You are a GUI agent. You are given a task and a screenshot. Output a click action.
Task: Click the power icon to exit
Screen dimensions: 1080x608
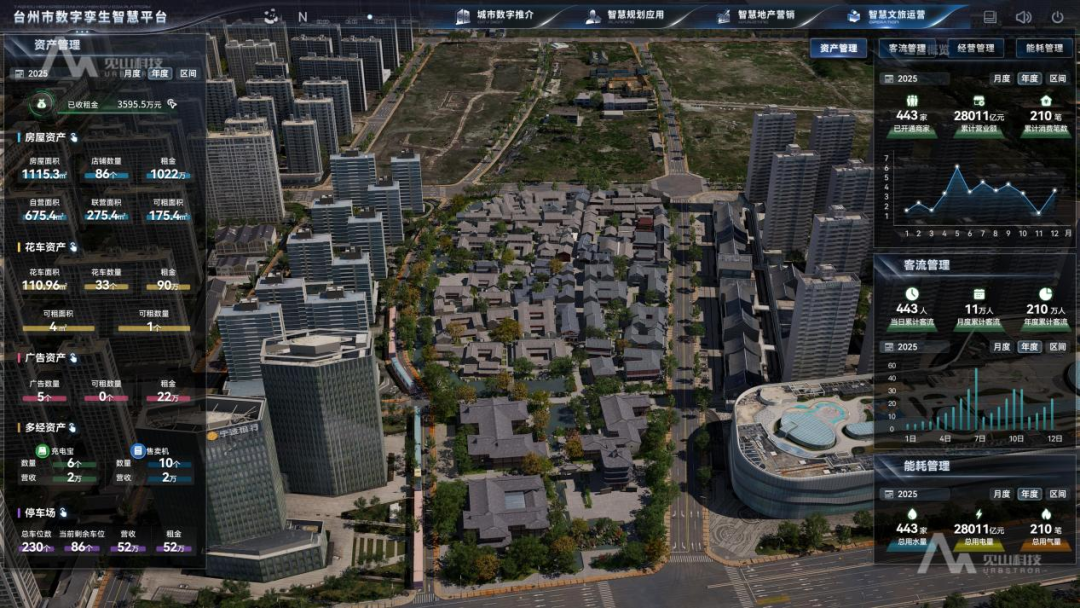point(1057,17)
